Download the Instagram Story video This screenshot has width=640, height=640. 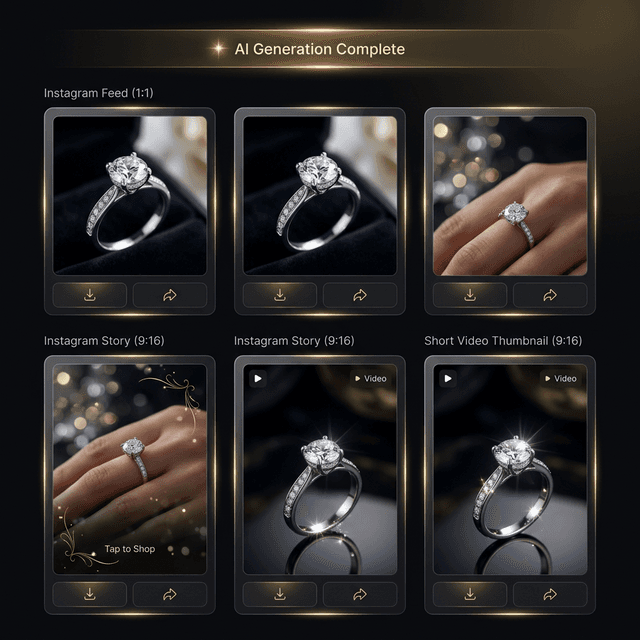click(x=280, y=594)
